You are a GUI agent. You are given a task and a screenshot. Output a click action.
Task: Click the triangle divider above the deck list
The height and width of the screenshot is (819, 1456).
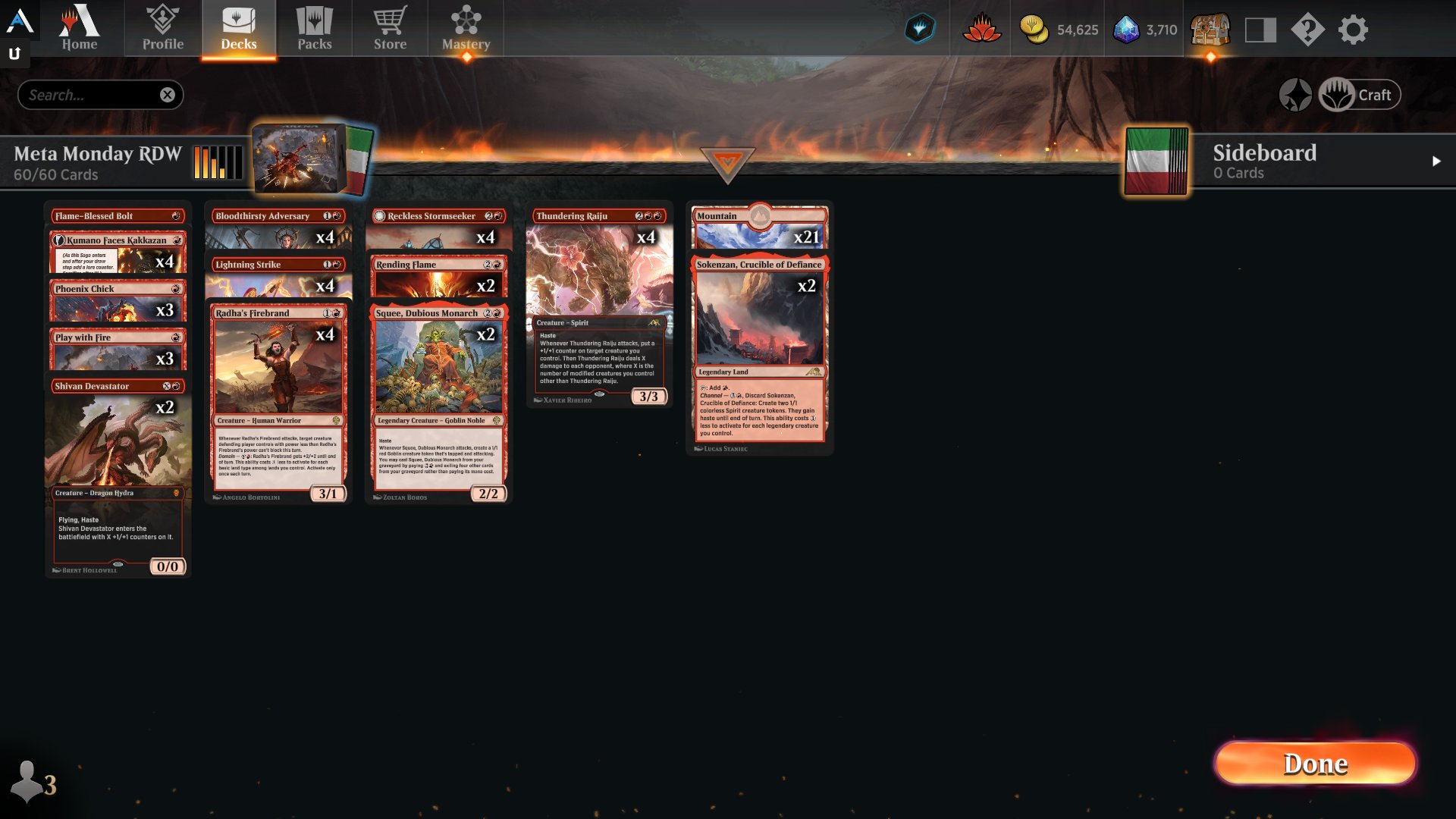pyautogui.click(x=729, y=163)
